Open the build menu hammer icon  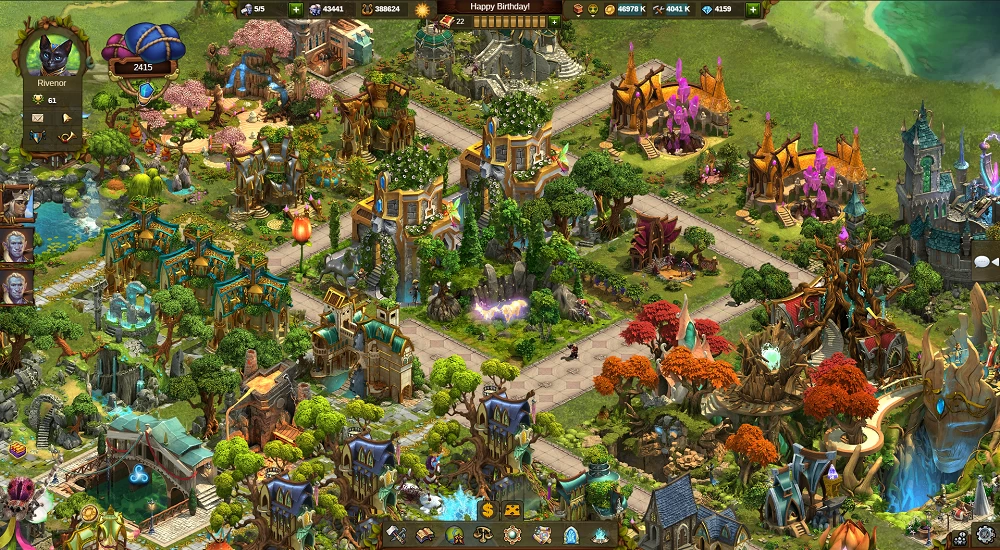click(396, 535)
